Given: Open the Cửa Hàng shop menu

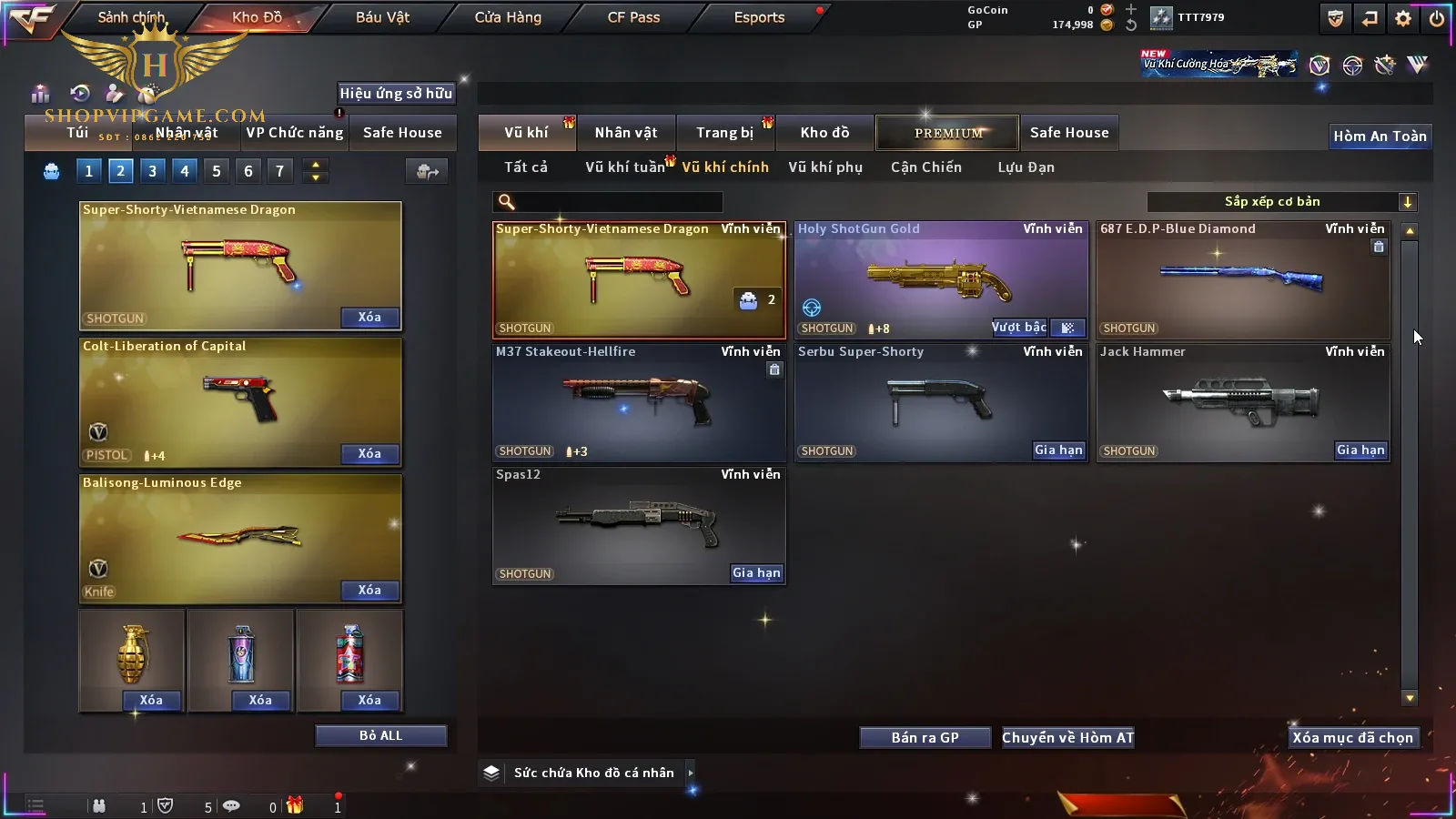Looking at the screenshot, I should (x=508, y=17).
